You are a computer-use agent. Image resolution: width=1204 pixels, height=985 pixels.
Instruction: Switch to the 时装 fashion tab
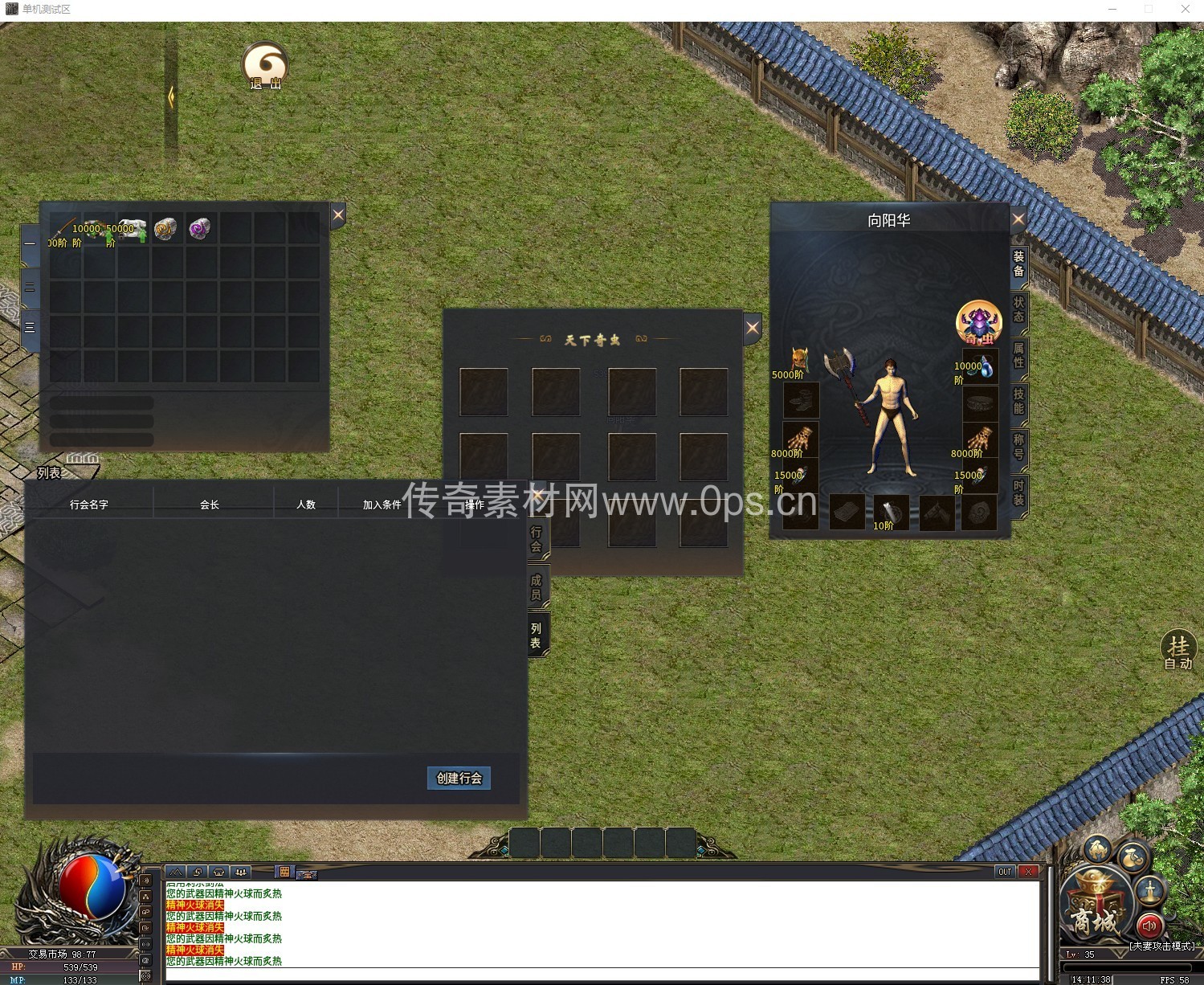tap(1018, 493)
